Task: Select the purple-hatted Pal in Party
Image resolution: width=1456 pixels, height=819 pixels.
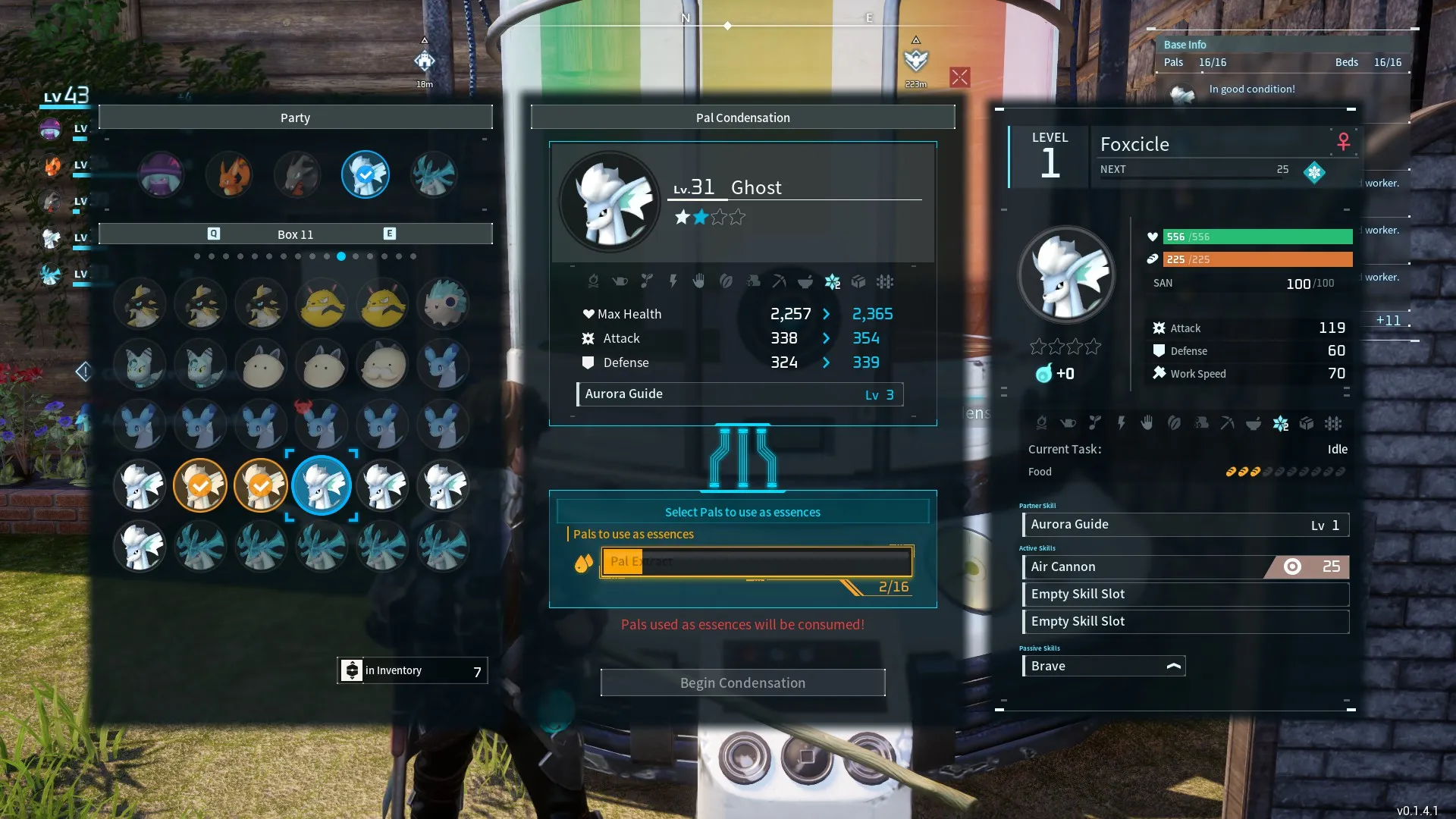Action: click(161, 174)
